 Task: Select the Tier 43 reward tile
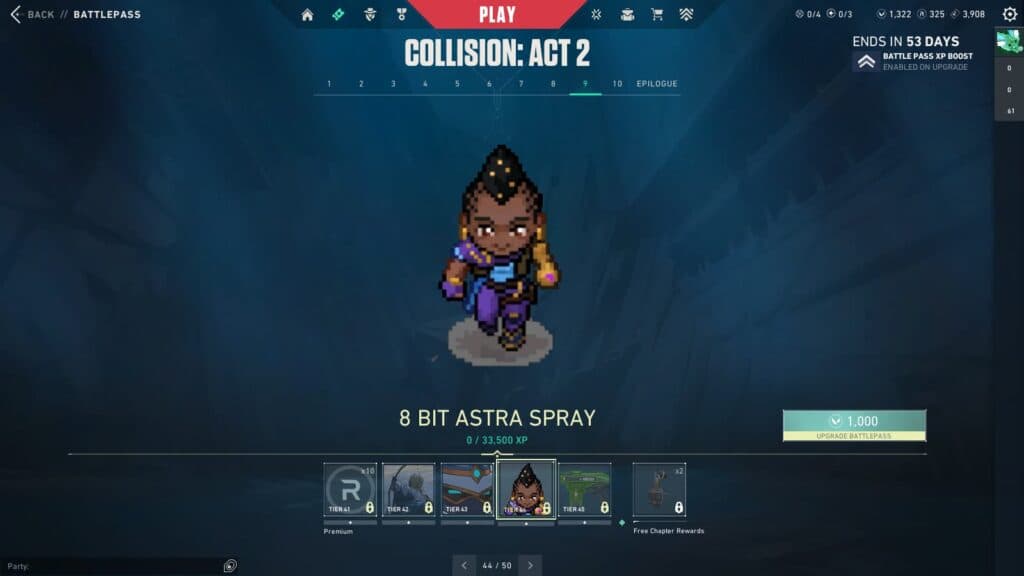click(x=467, y=489)
